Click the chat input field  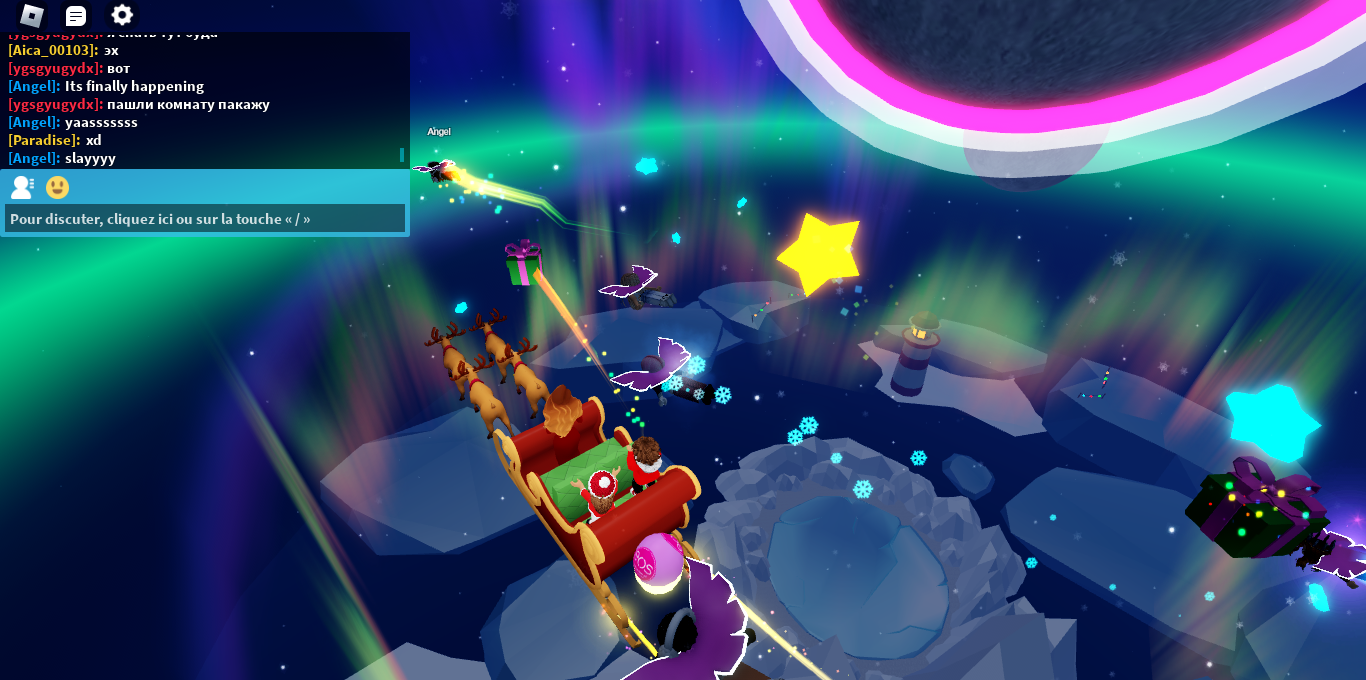point(205,218)
